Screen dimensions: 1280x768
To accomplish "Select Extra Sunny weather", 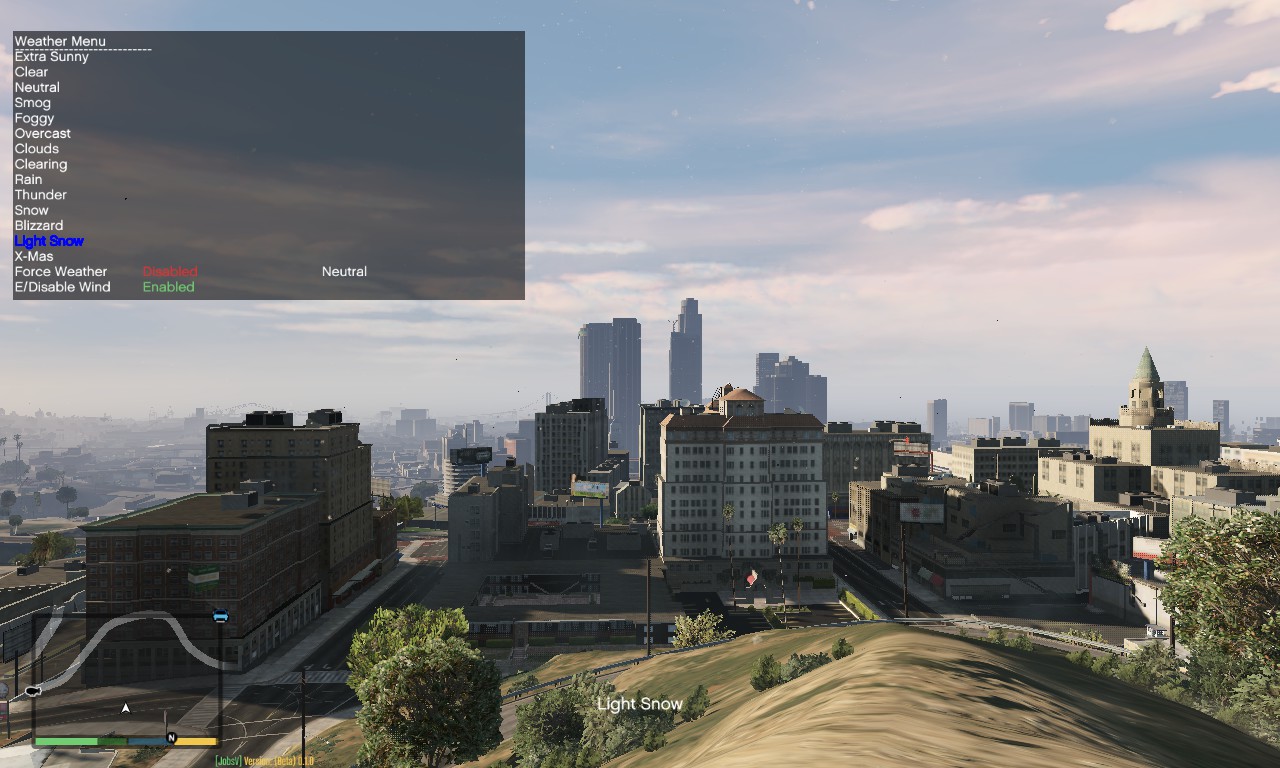I will (x=51, y=56).
